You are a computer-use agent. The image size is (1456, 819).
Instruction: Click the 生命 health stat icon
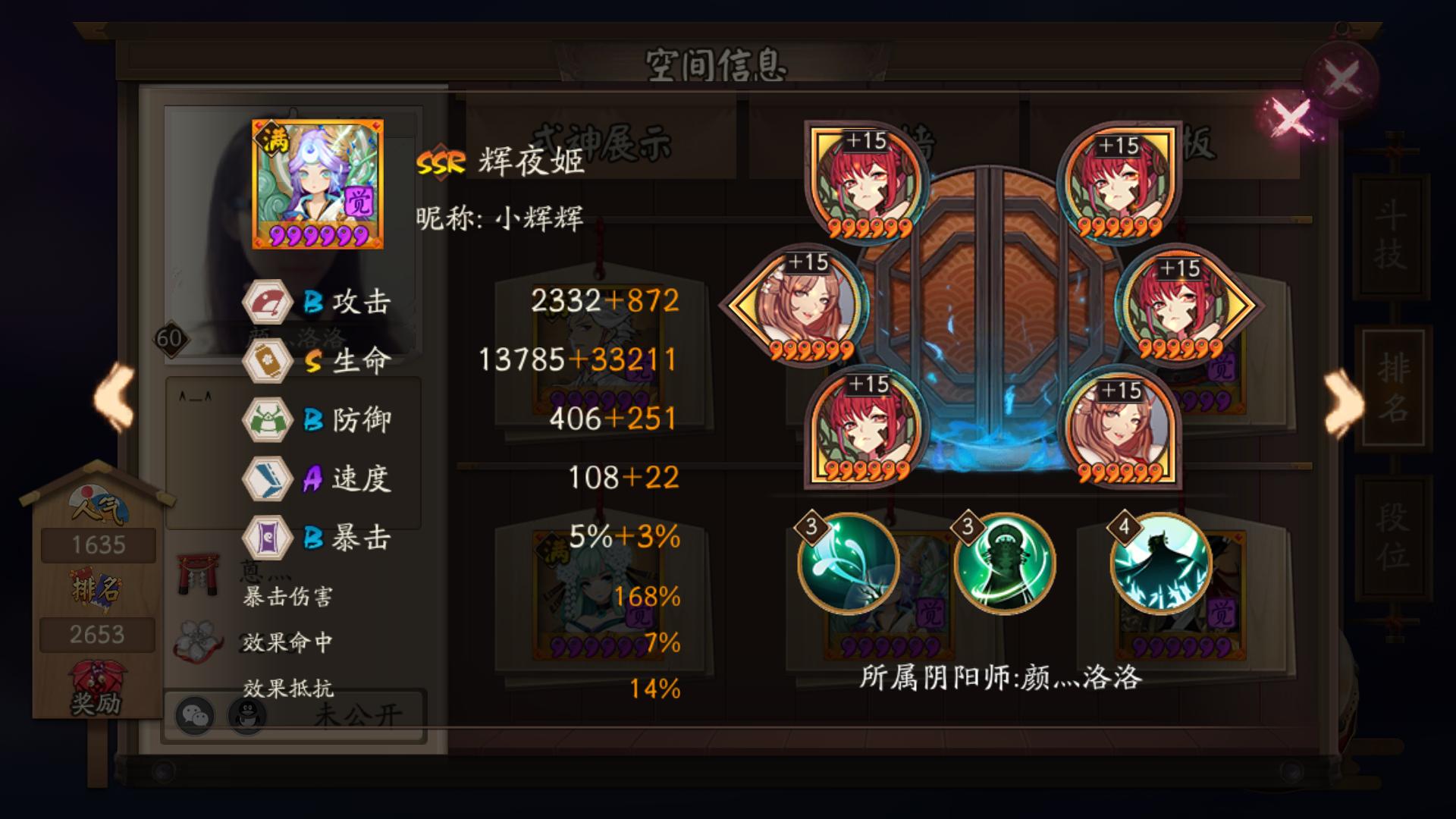(x=267, y=359)
